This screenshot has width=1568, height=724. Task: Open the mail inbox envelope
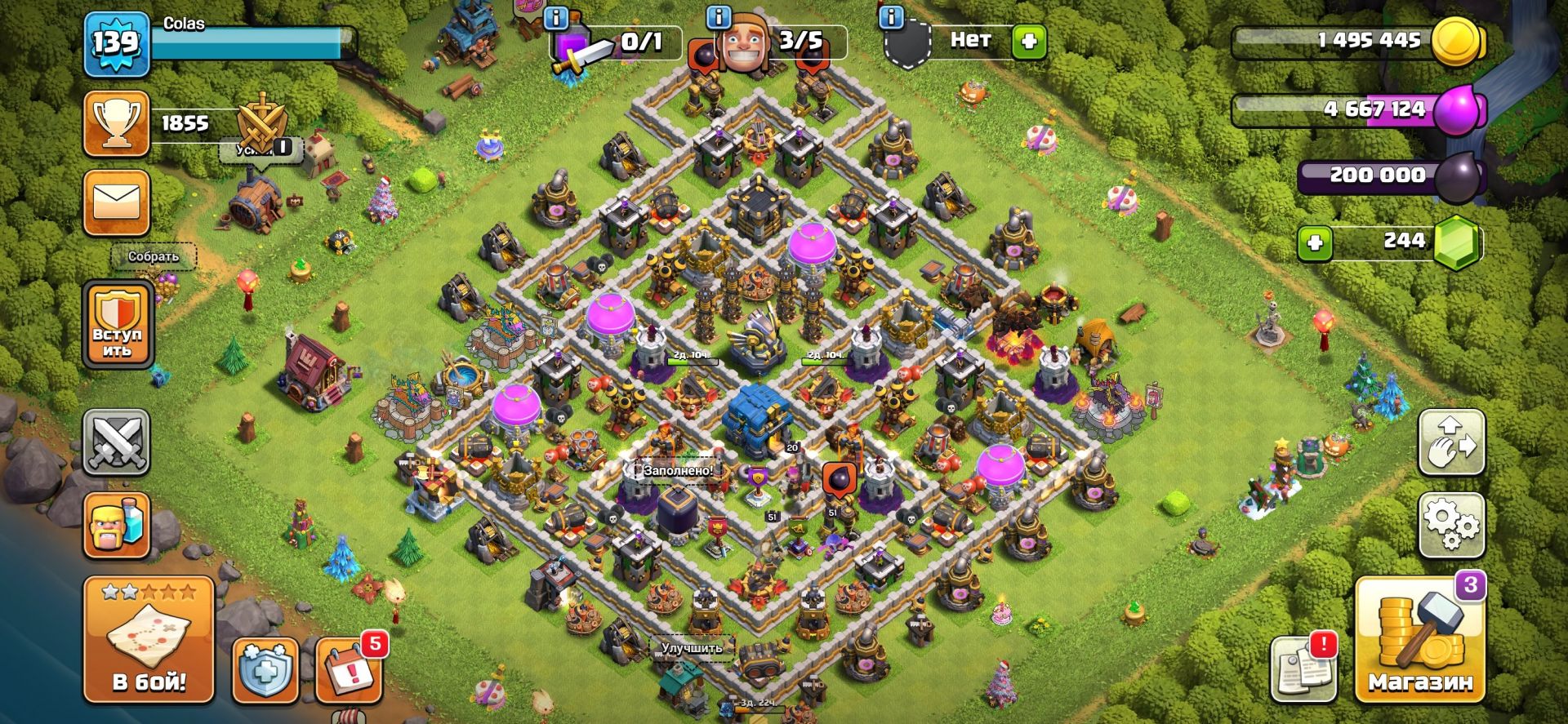pos(116,202)
